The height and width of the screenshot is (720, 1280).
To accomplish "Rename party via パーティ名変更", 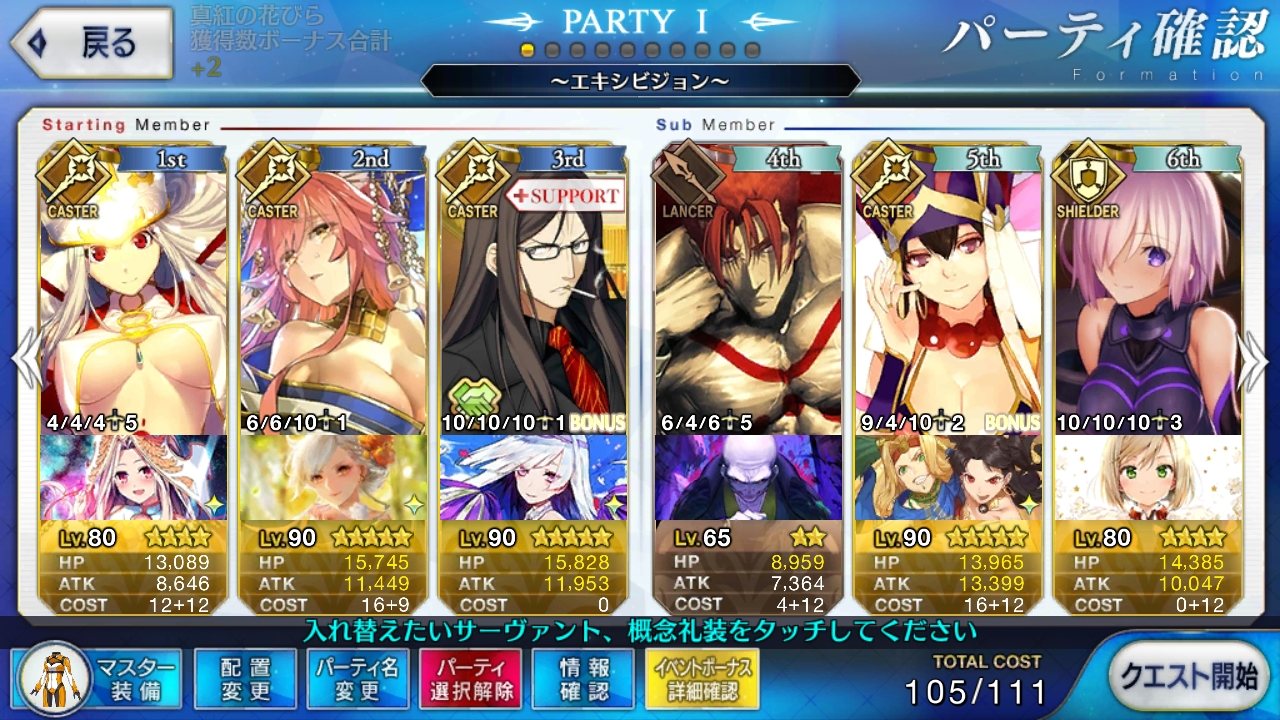I will pos(358,679).
